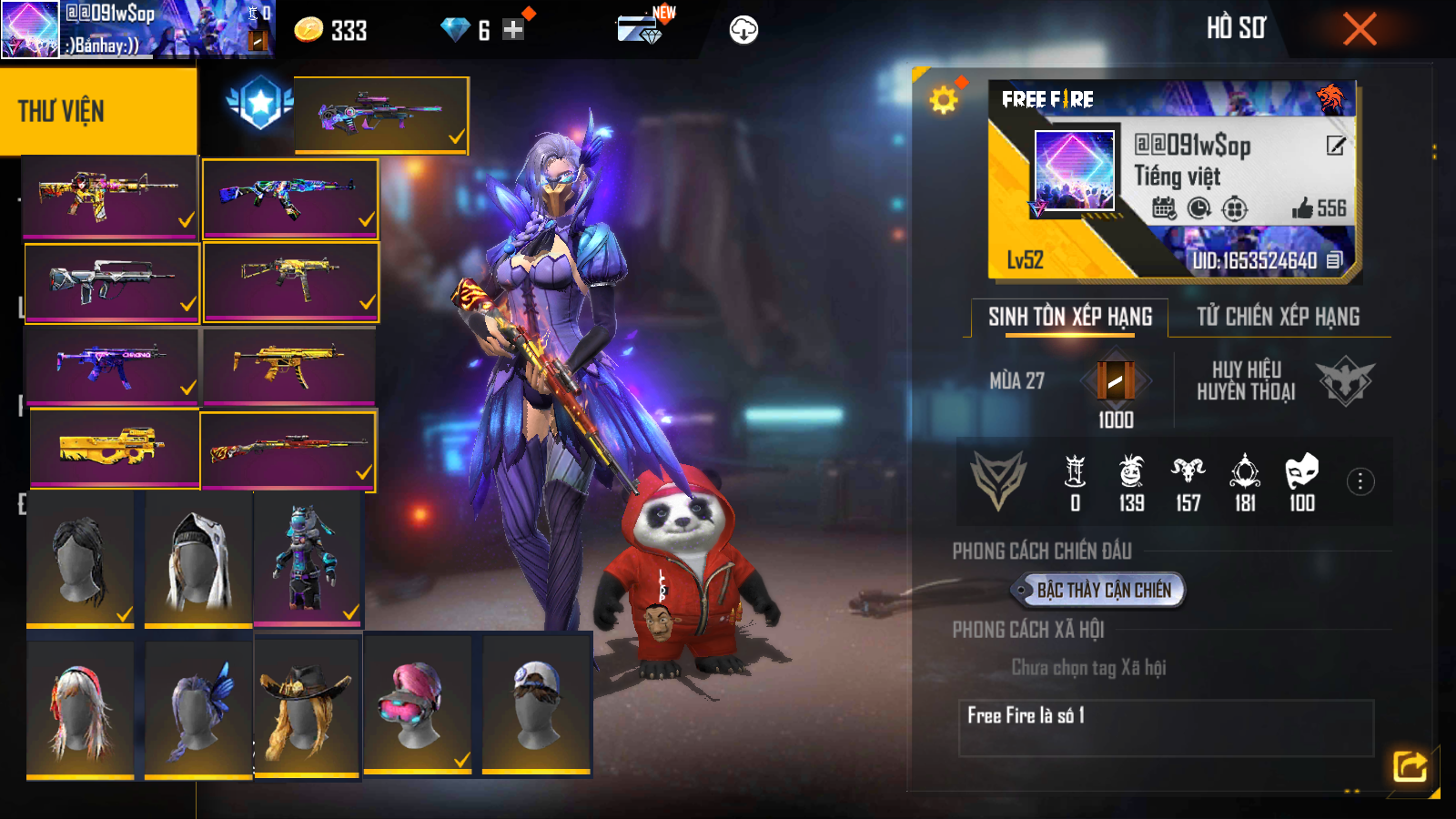Add diamonds with the plus button
Image resolution: width=1456 pixels, height=819 pixels.
coord(513,30)
